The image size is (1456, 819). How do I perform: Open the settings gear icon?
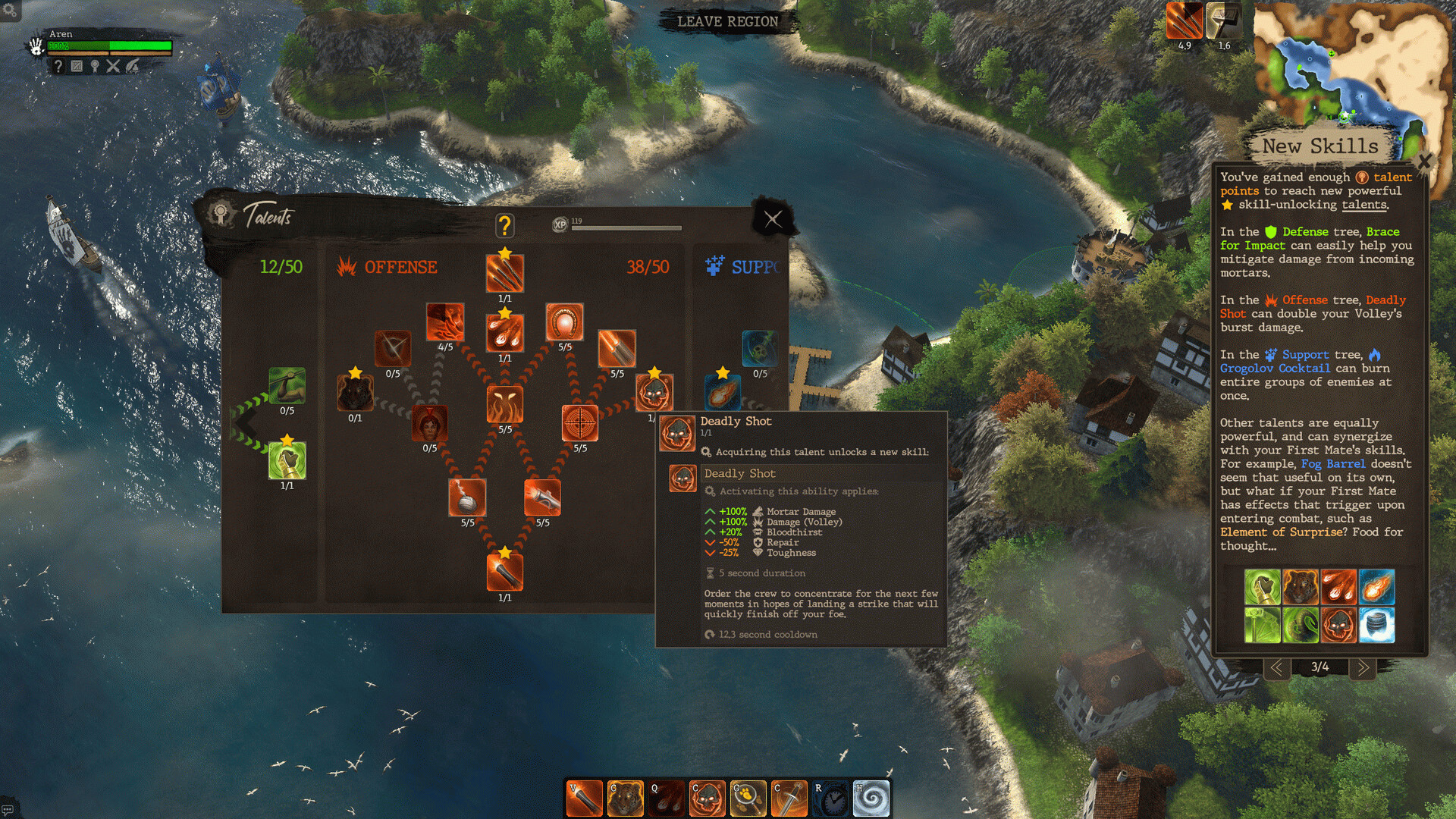pos(10,10)
